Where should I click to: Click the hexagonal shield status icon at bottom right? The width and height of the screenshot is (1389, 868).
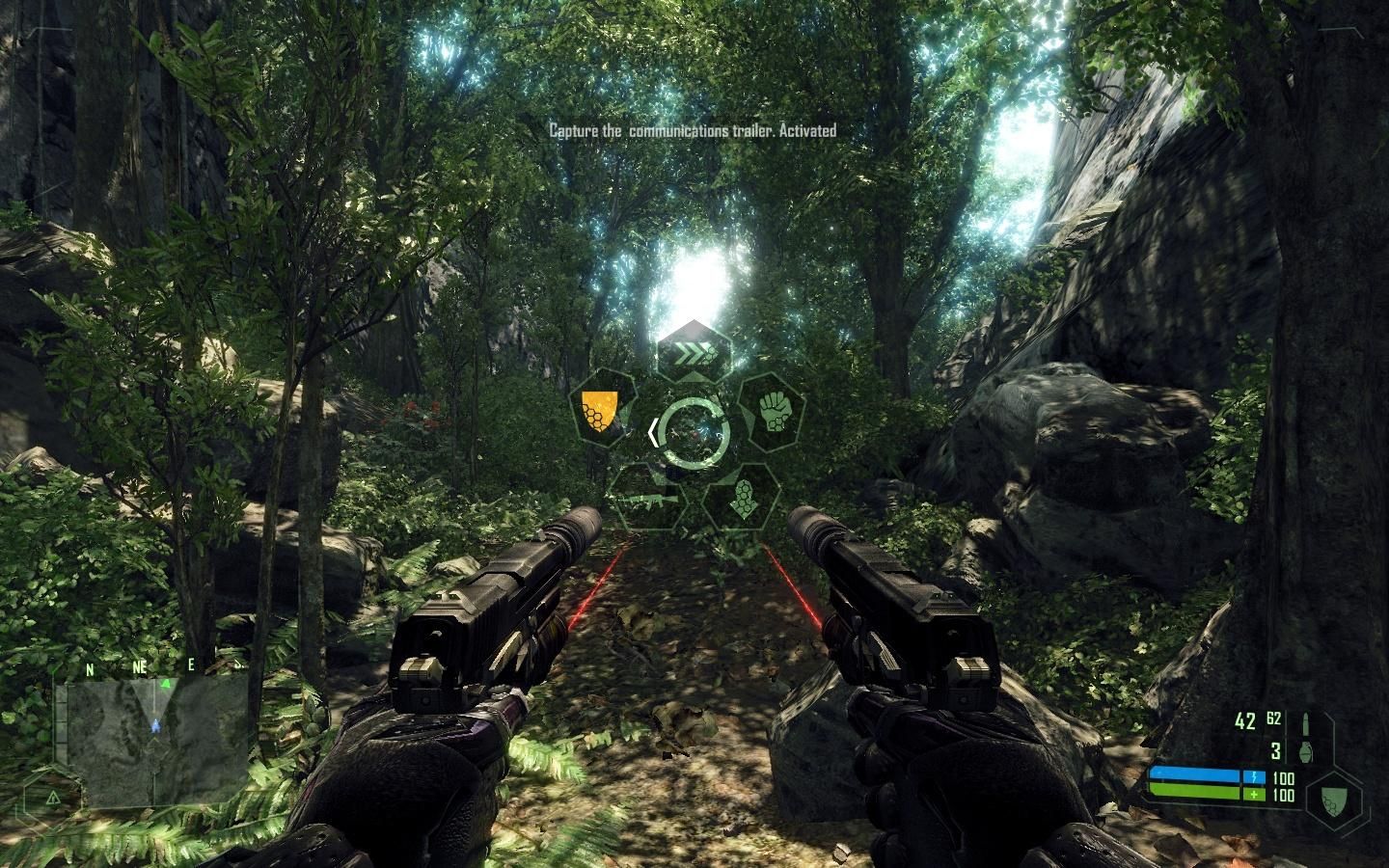1333,800
